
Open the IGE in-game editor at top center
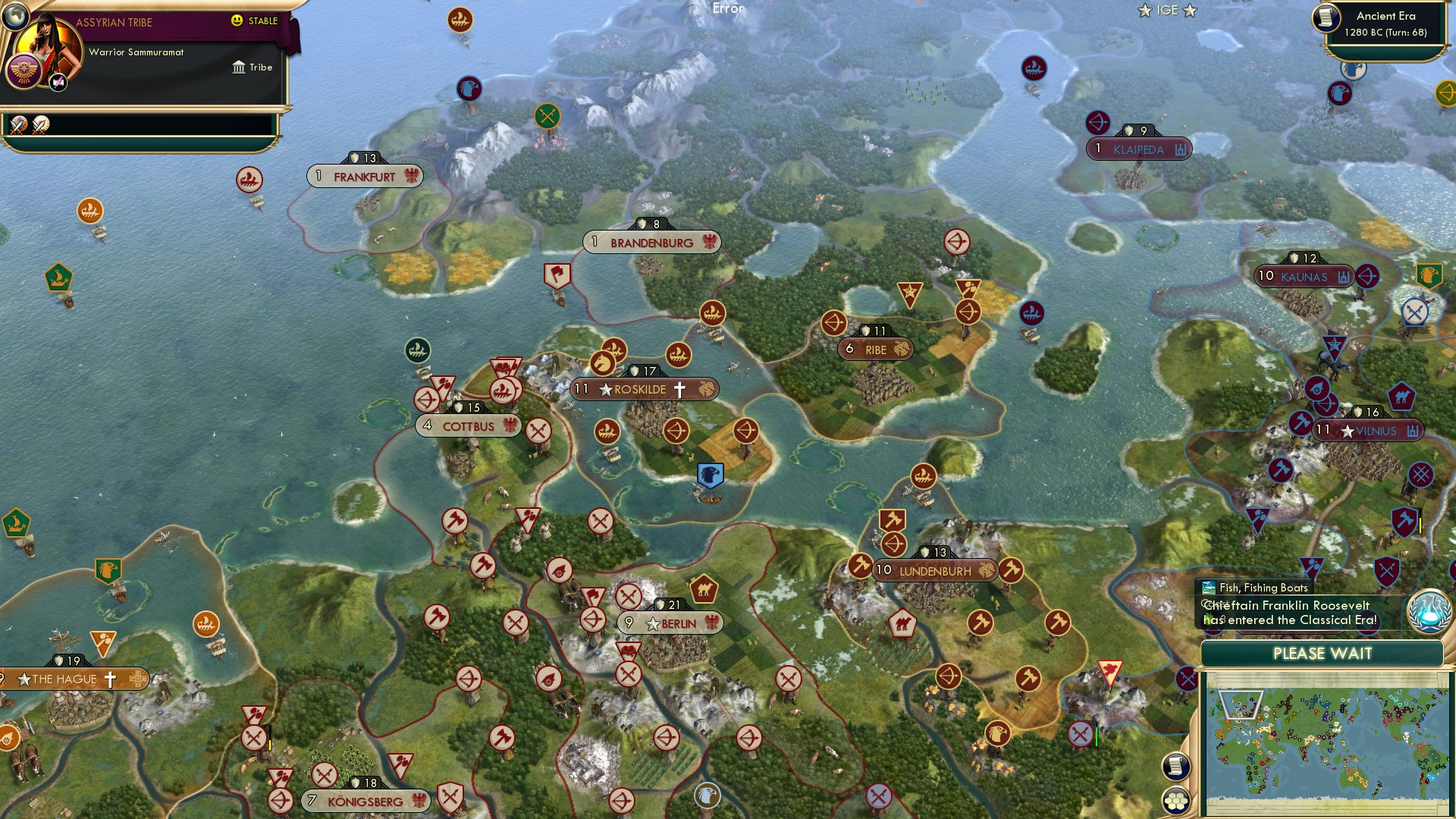(x=1166, y=11)
